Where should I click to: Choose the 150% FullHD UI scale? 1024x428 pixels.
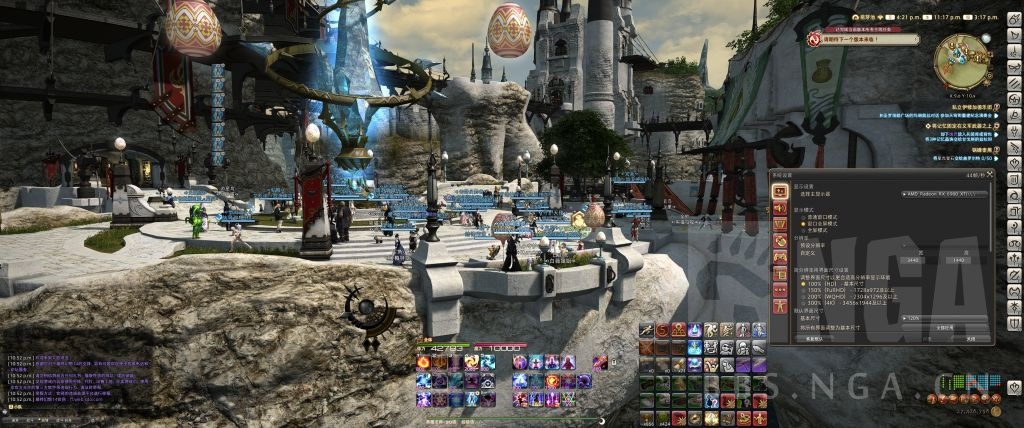[801, 291]
